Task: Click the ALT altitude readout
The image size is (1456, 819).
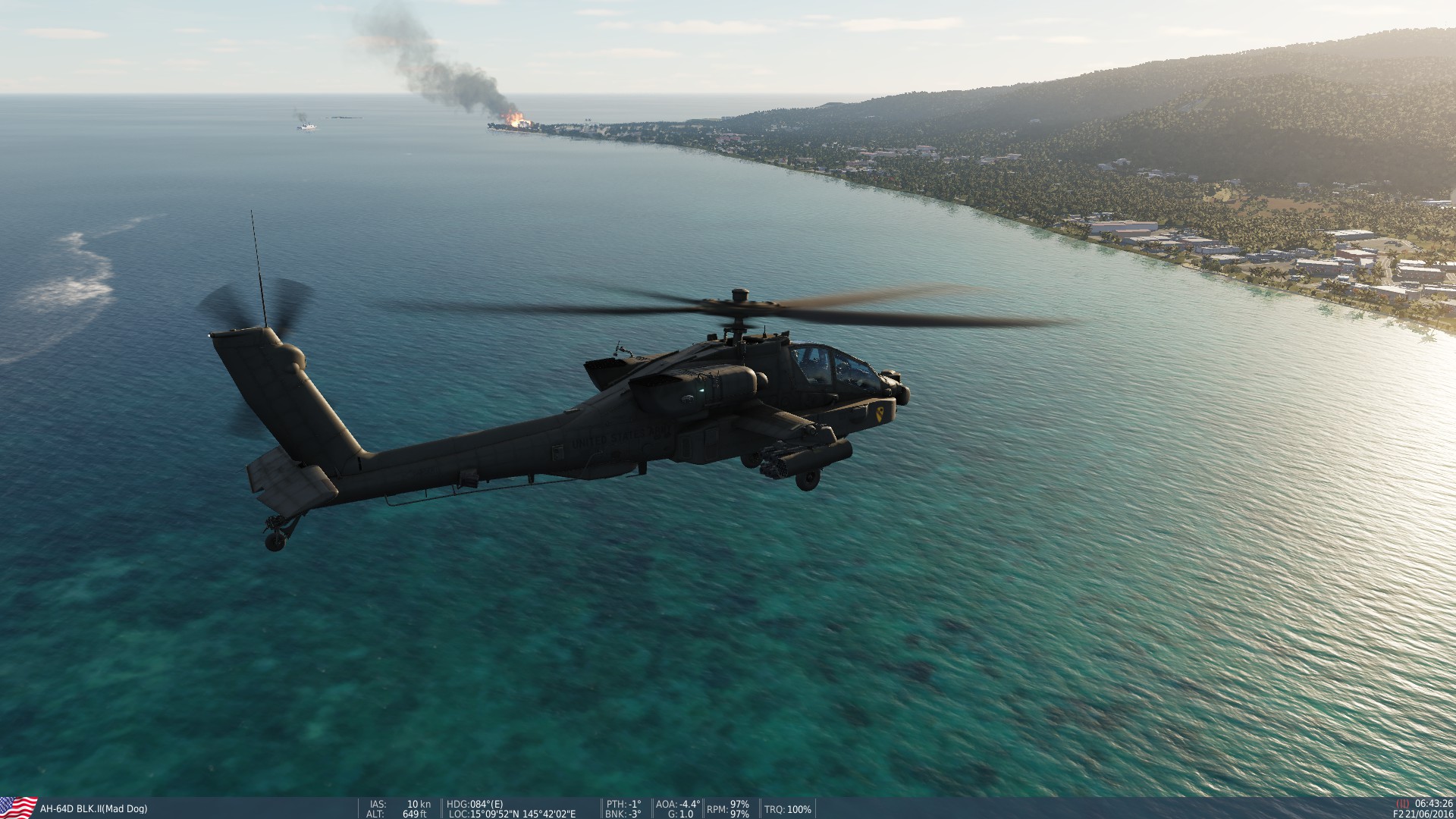Action: (375, 813)
